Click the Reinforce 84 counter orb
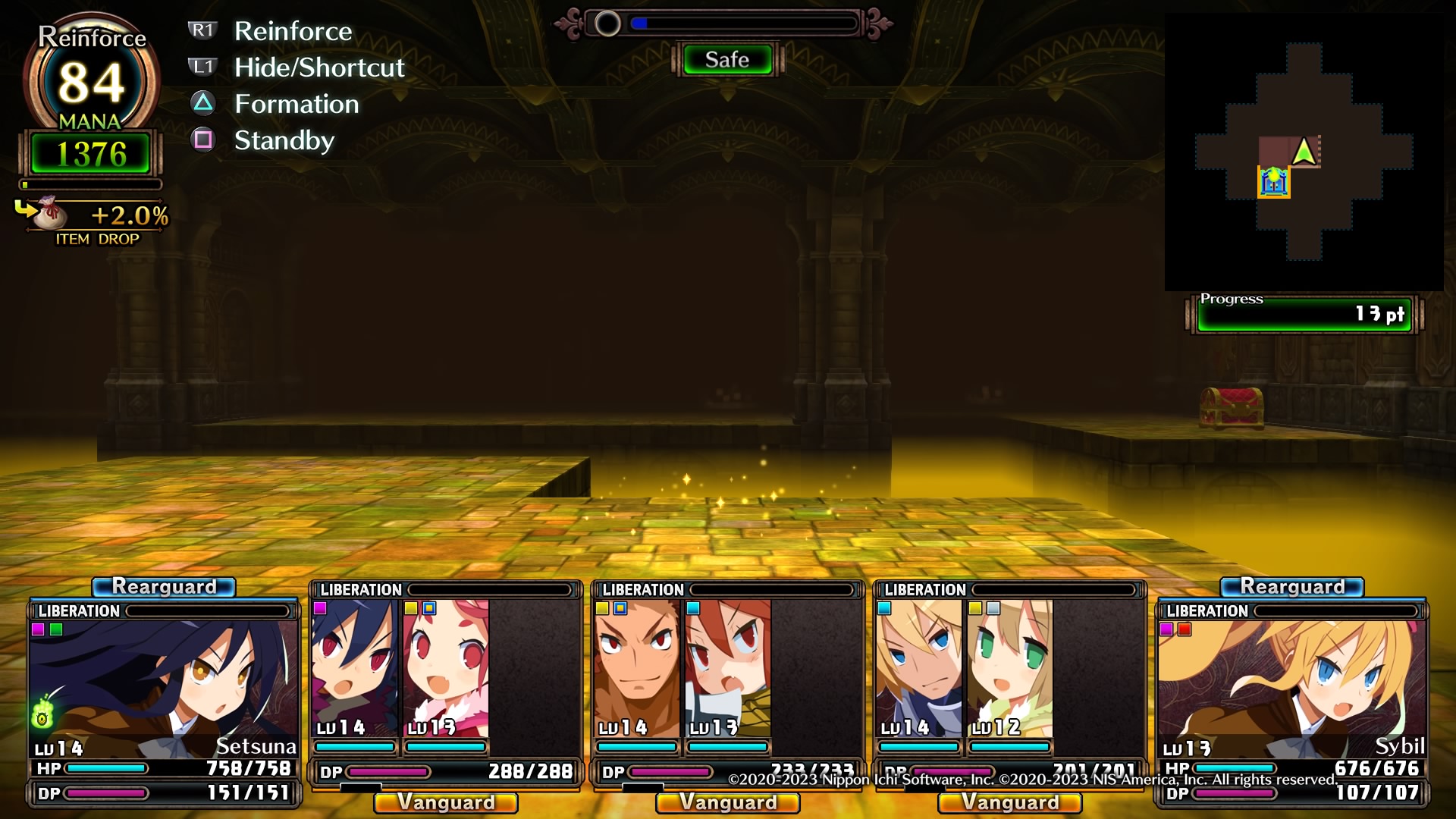The image size is (1456, 819). (91, 81)
